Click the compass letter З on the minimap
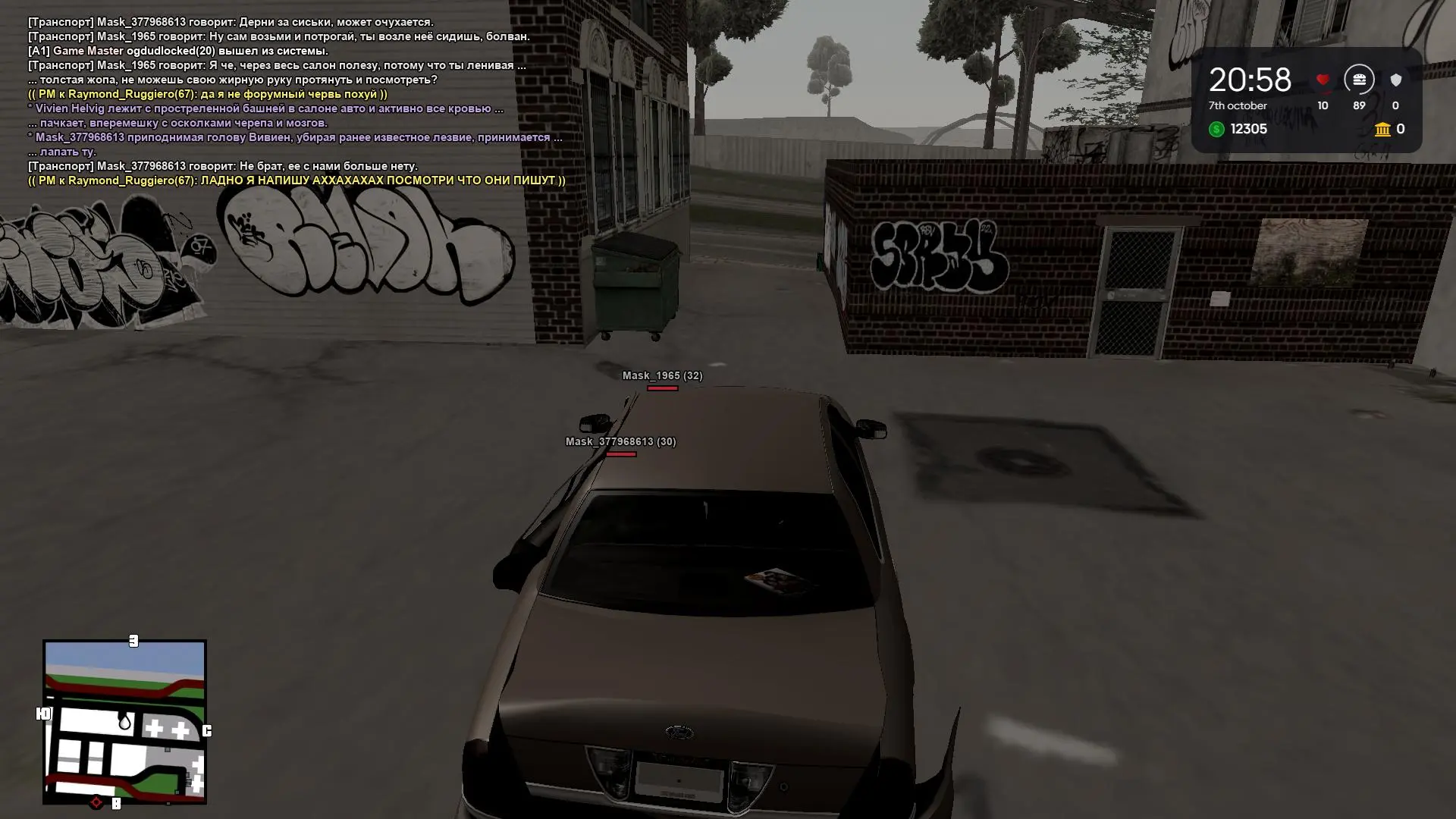Viewport: 1456px width, 819px height. (133, 641)
